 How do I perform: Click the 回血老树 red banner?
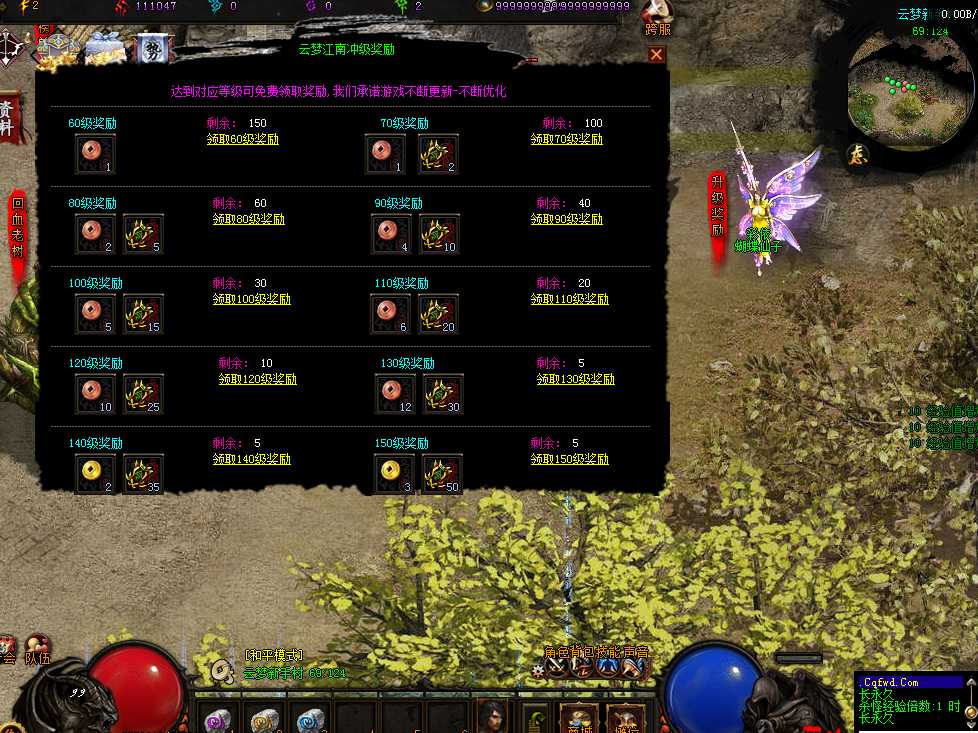(18, 230)
